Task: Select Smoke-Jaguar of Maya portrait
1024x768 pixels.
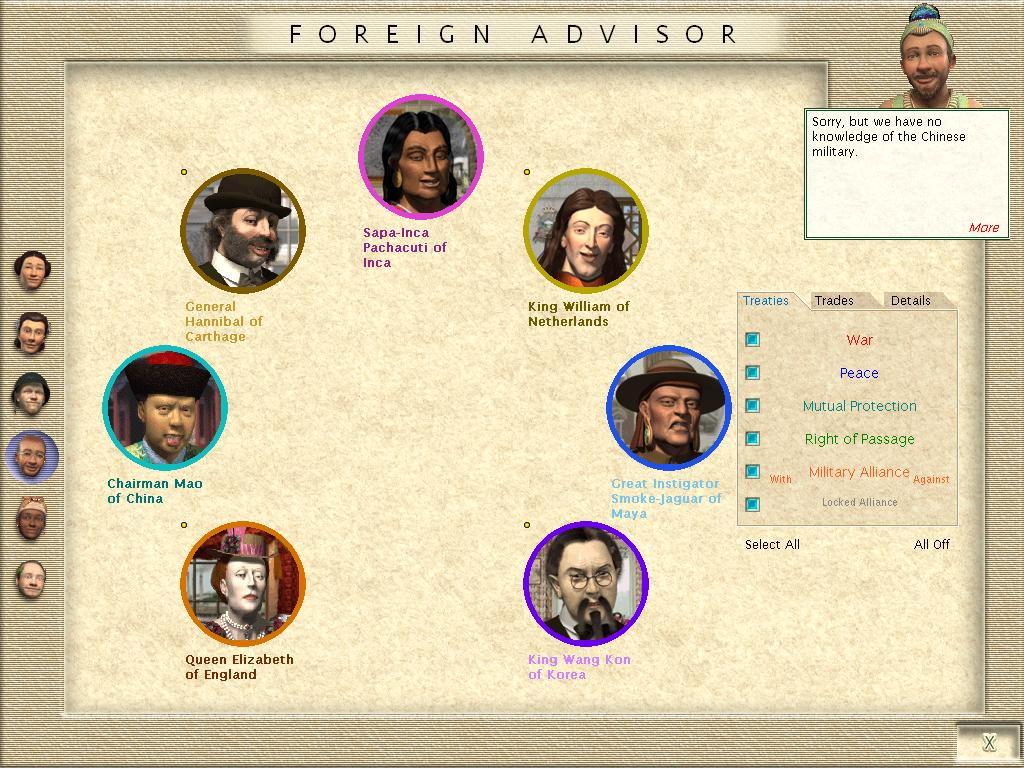Action: (669, 408)
